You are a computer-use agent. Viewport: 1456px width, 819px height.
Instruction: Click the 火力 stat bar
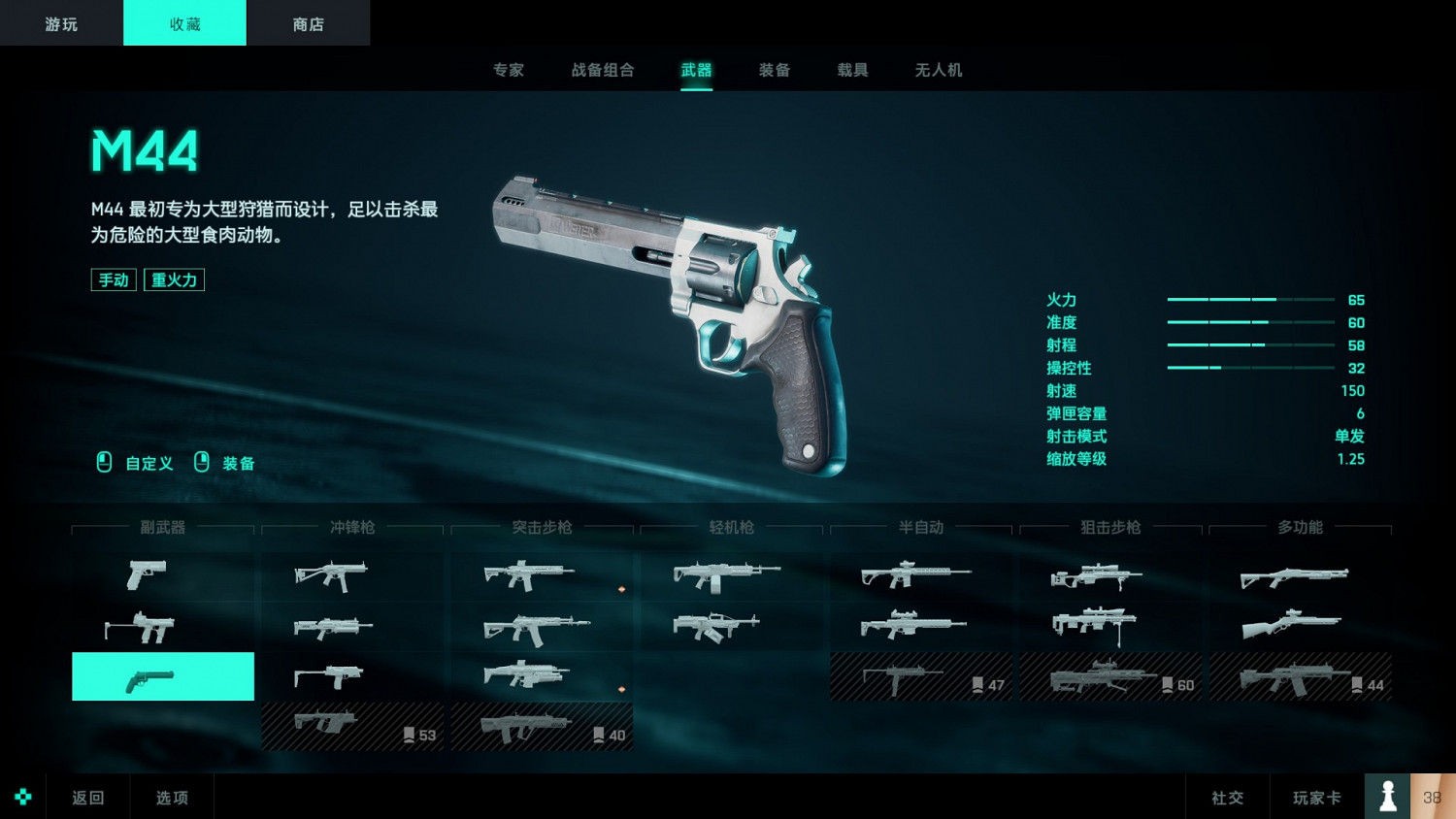pos(1252,299)
